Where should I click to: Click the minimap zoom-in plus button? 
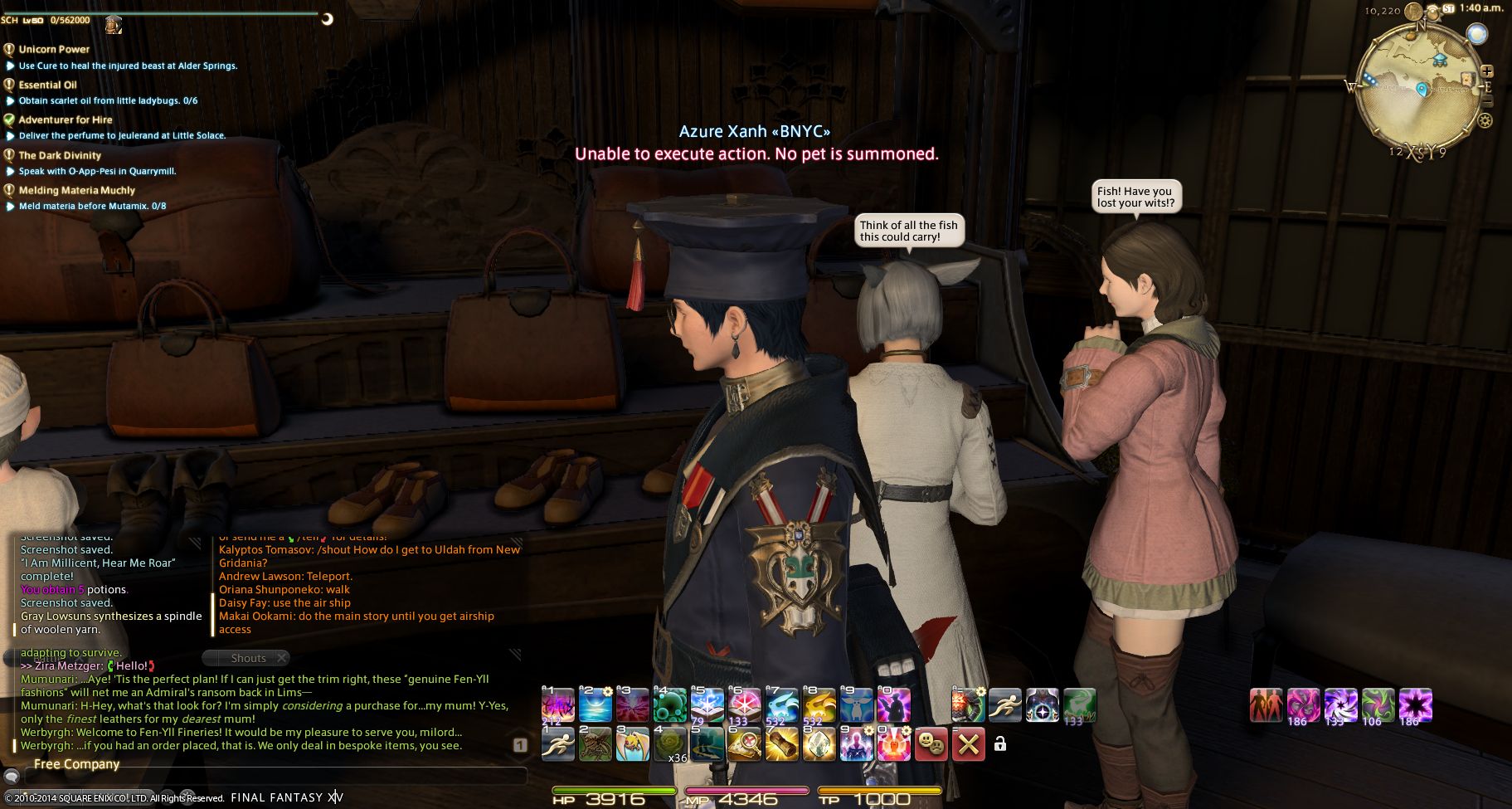1487,71
